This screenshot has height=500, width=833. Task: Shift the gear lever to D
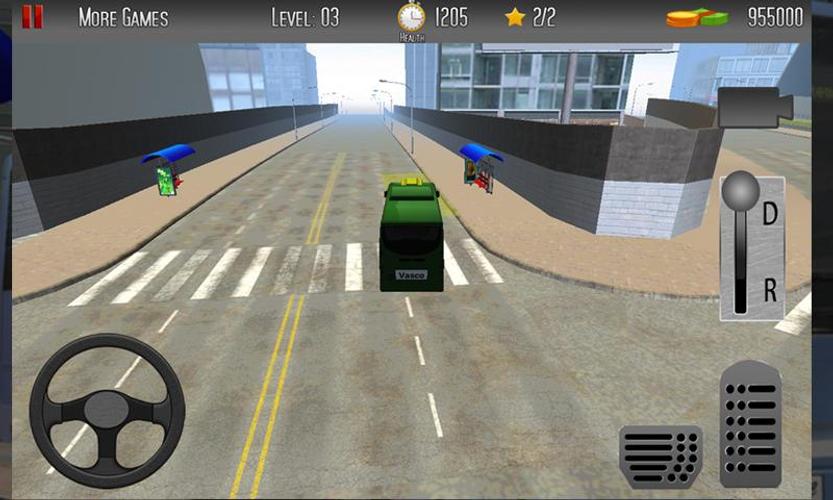pyautogui.click(x=769, y=213)
